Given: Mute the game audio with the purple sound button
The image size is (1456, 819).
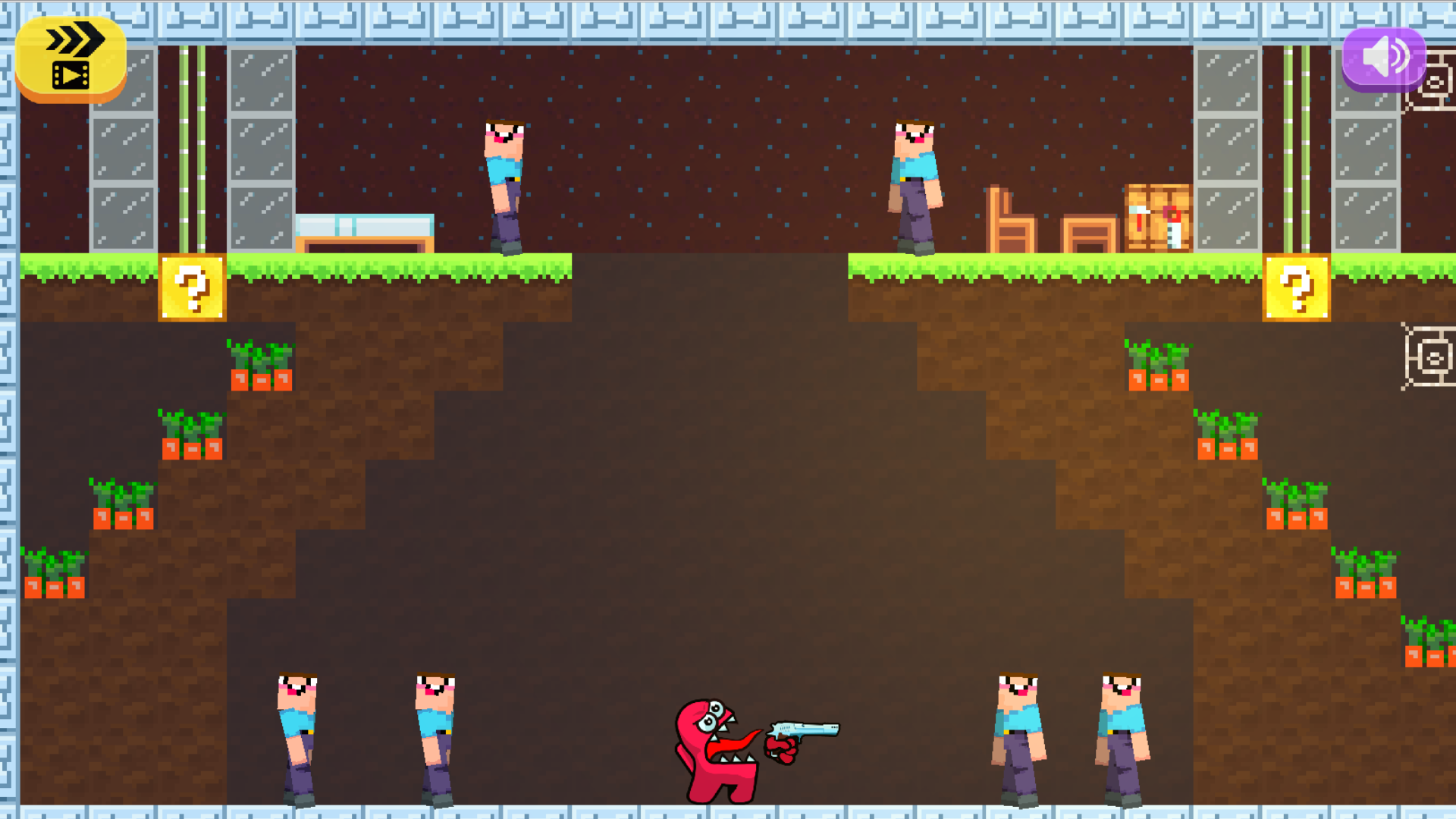Looking at the screenshot, I should (x=1385, y=58).
